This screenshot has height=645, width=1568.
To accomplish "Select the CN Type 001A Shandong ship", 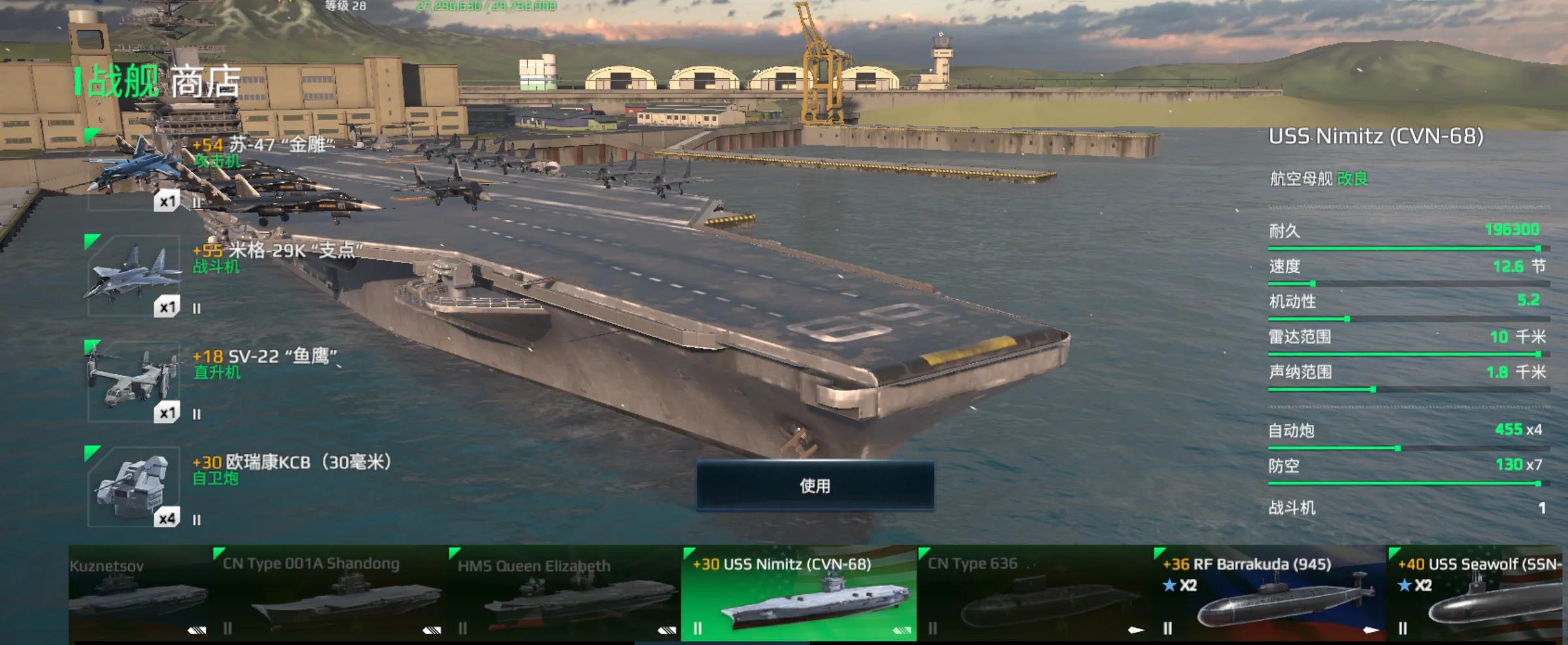I will point(330,594).
